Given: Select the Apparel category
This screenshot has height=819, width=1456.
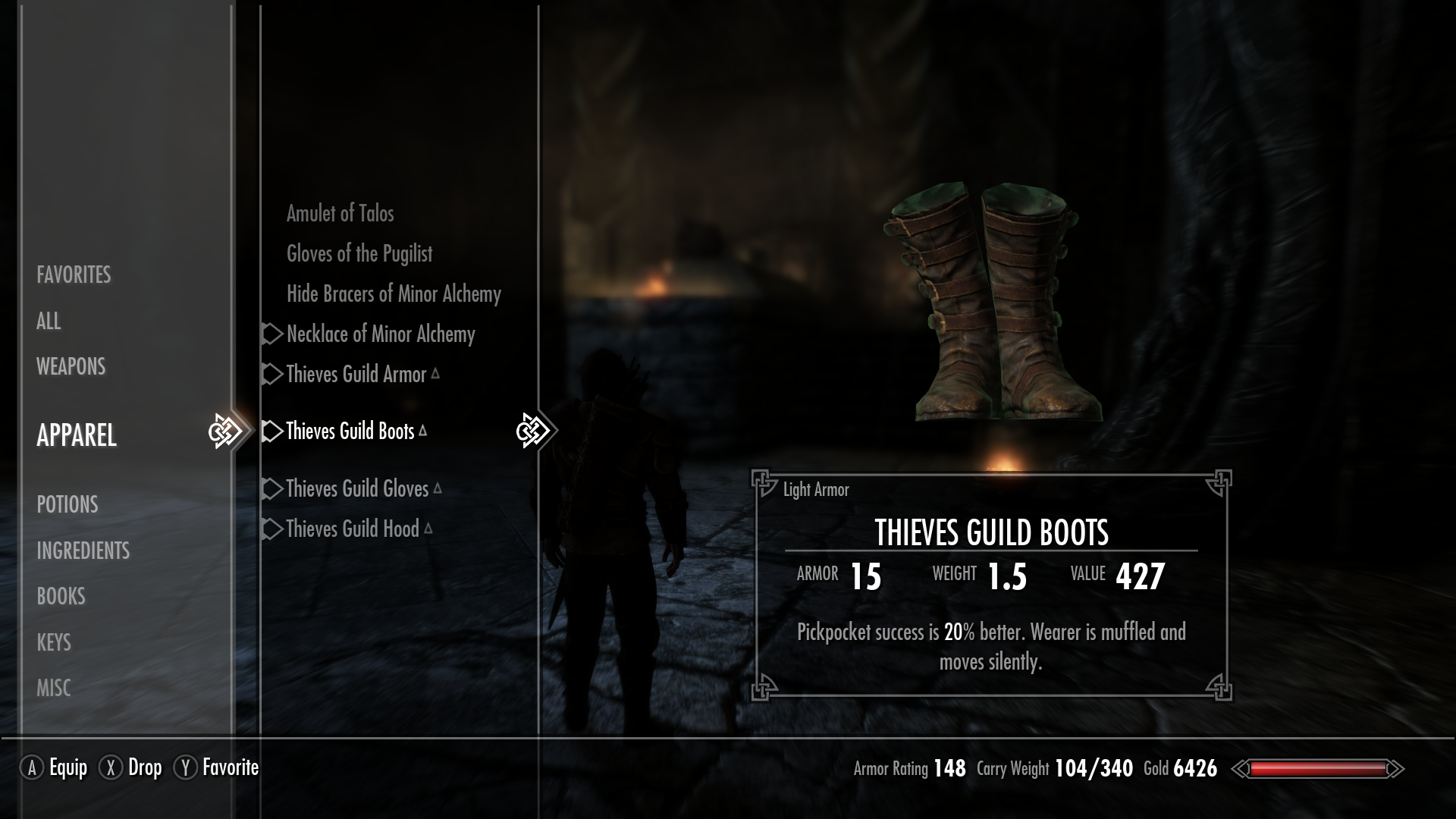Looking at the screenshot, I should point(77,435).
